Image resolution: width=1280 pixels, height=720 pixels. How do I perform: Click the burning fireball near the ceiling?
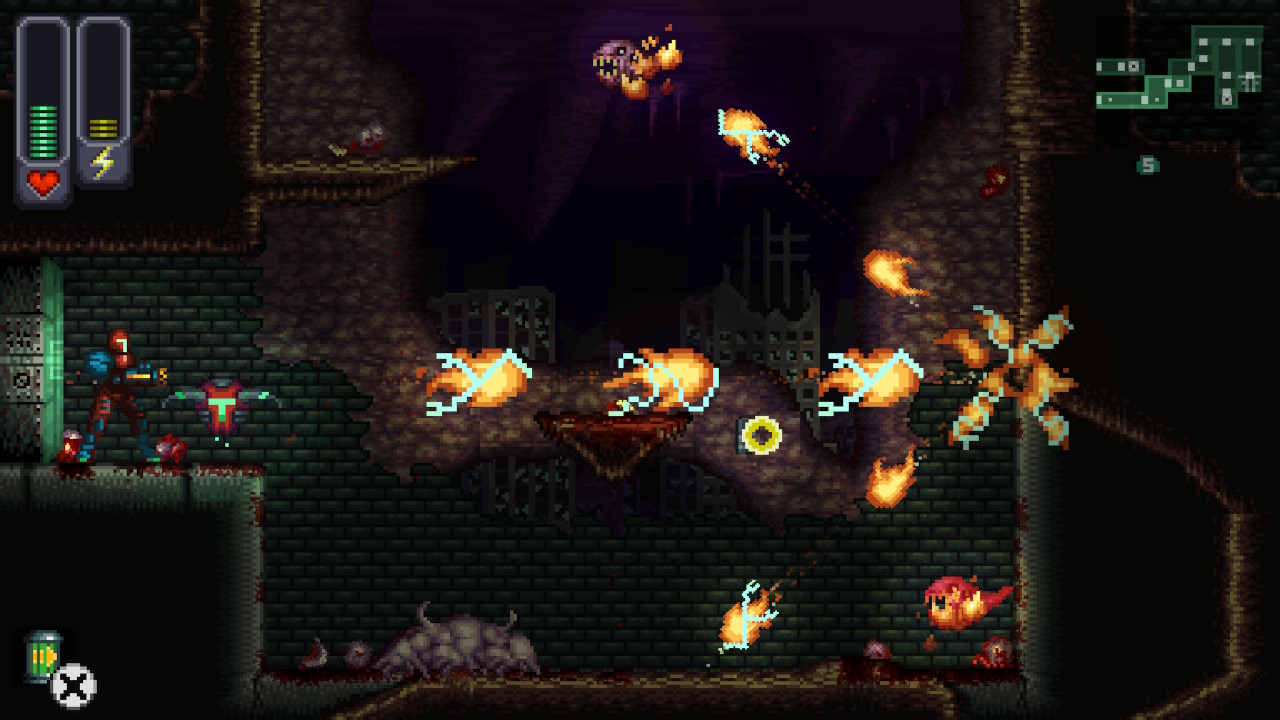coord(745,130)
